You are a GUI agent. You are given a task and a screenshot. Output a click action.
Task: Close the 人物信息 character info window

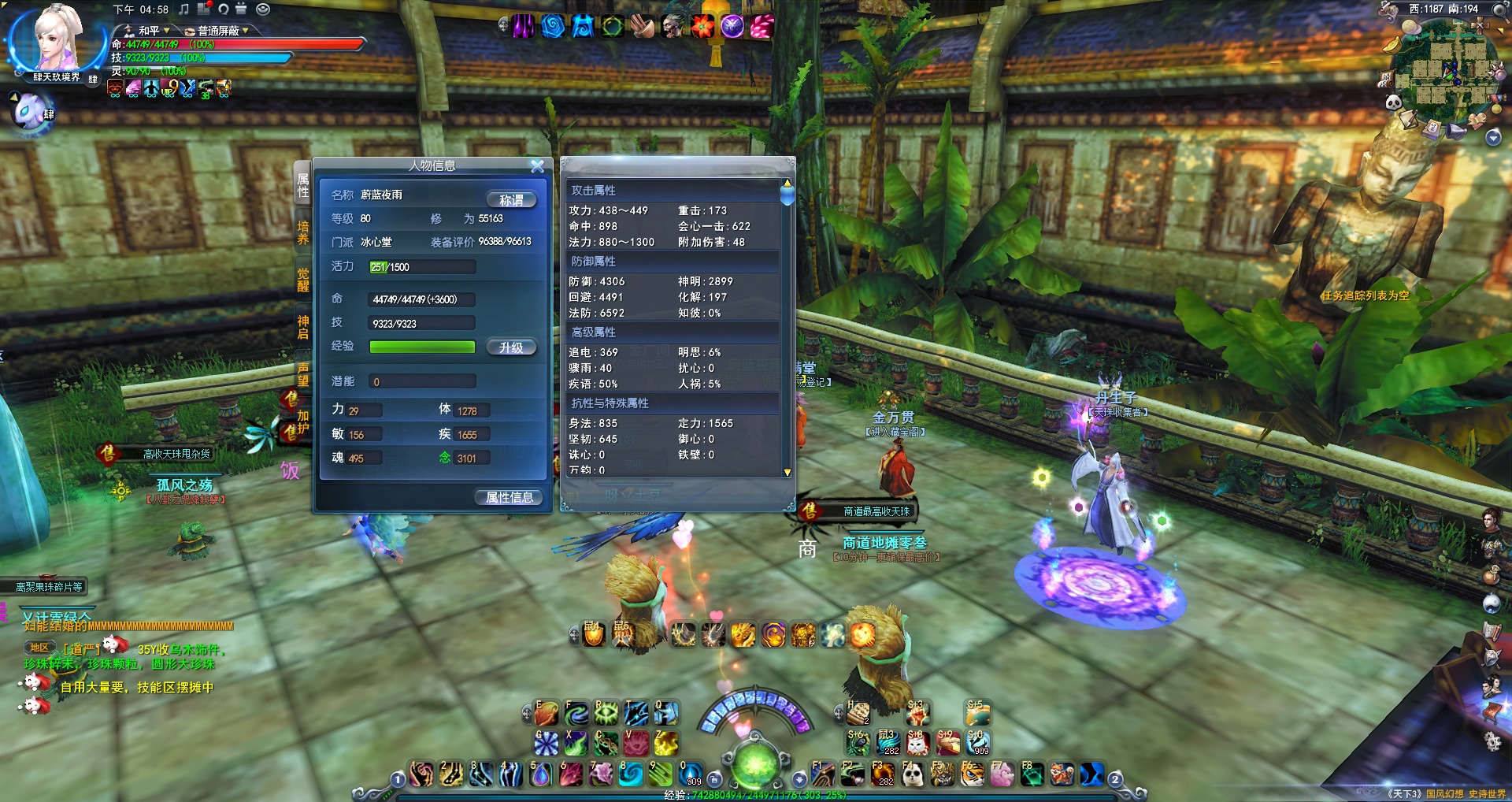click(537, 166)
